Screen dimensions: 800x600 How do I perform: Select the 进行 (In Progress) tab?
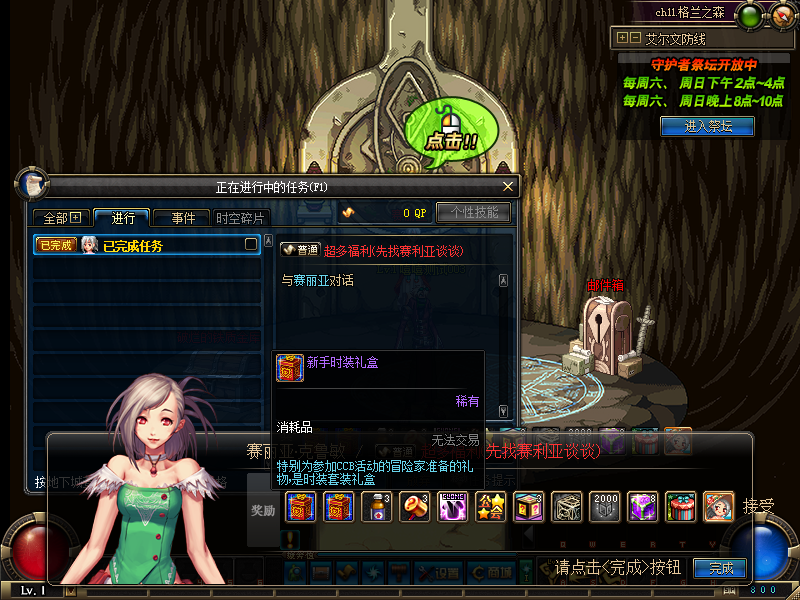123,218
